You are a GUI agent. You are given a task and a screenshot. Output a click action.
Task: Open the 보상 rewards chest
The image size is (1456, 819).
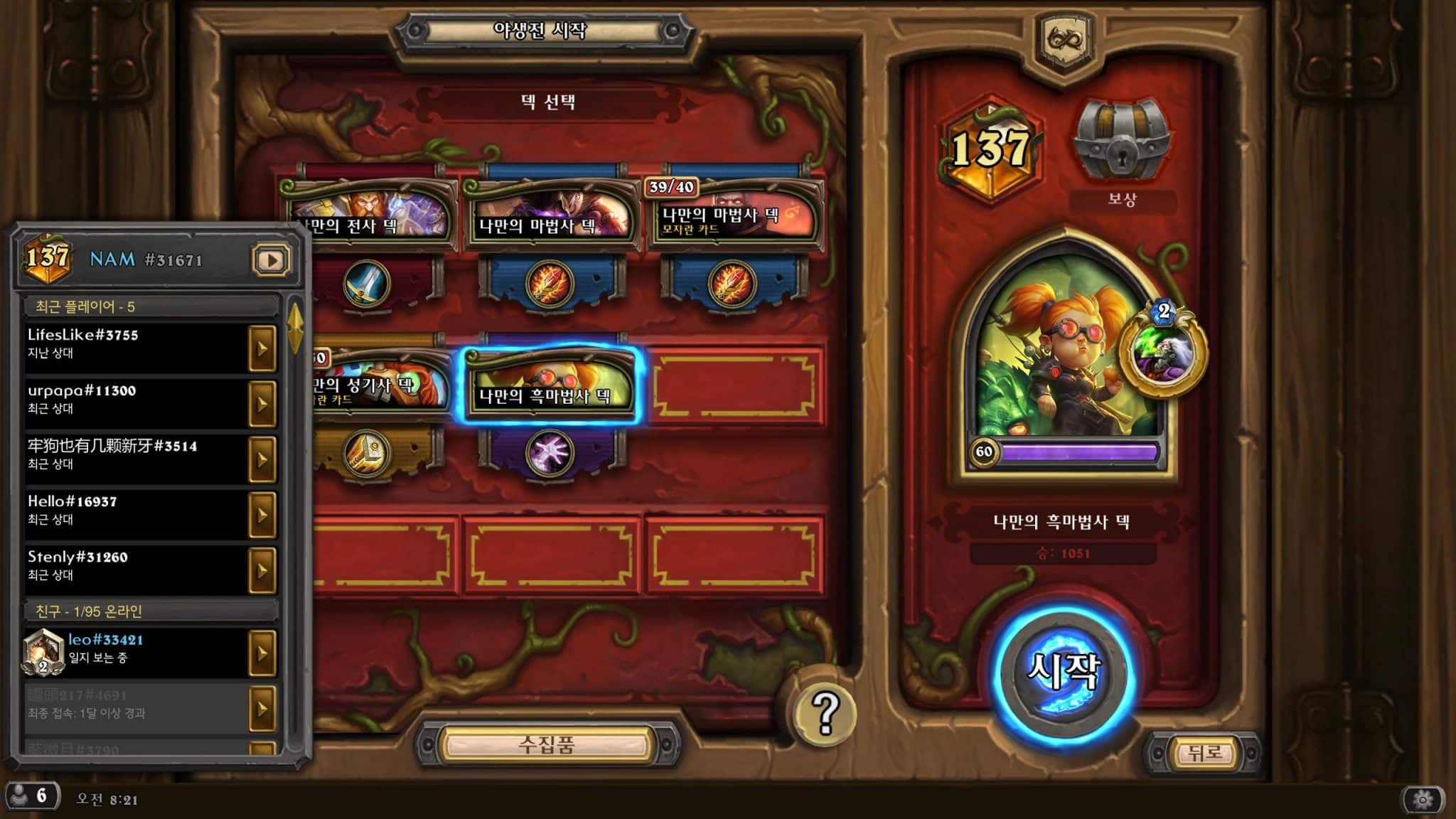[1121, 146]
